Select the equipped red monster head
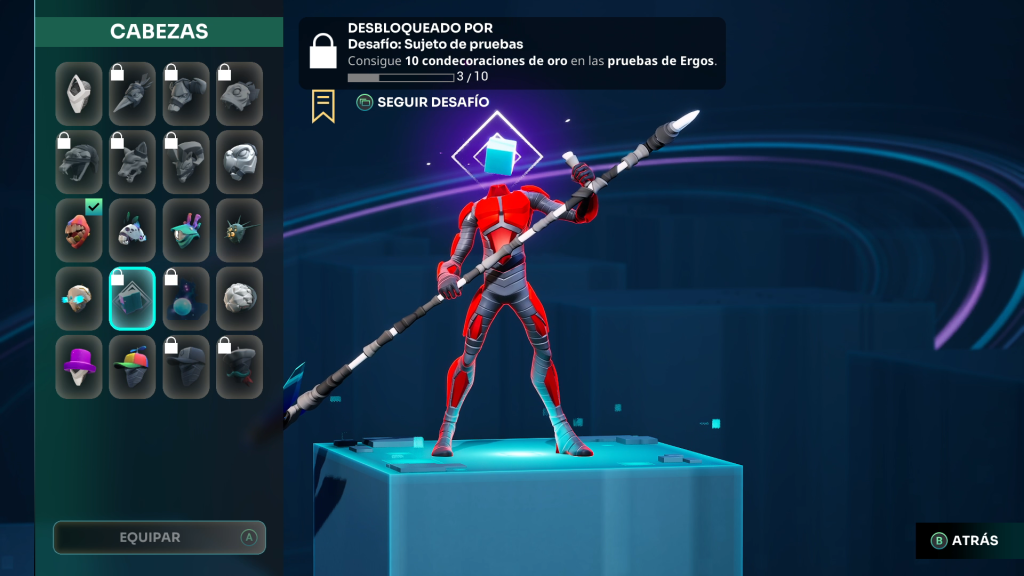The width and height of the screenshot is (1024, 576). pyautogui.click(x=79, y=230)
